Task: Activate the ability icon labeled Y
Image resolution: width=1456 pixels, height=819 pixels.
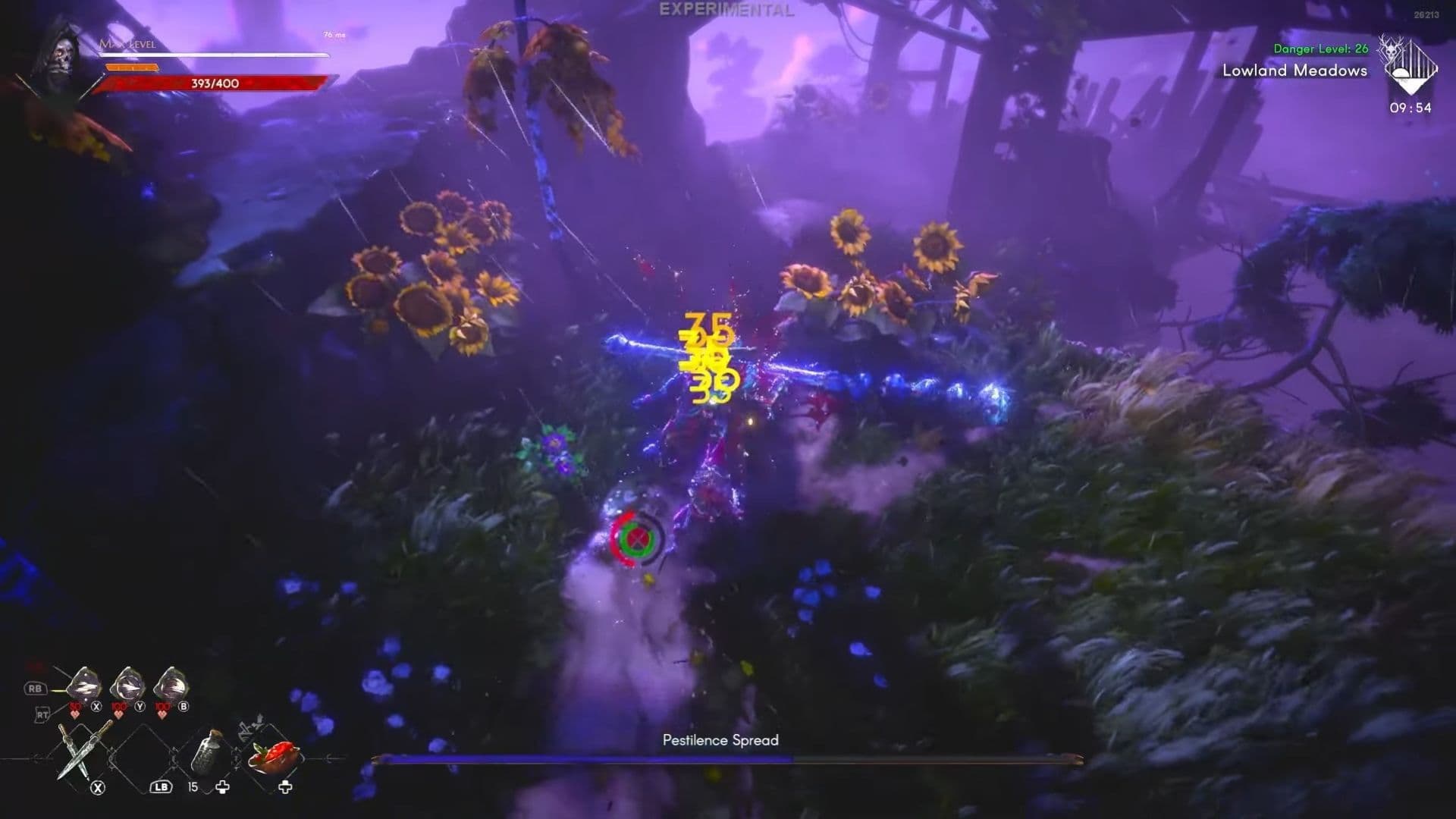Action: coord(127,688)
